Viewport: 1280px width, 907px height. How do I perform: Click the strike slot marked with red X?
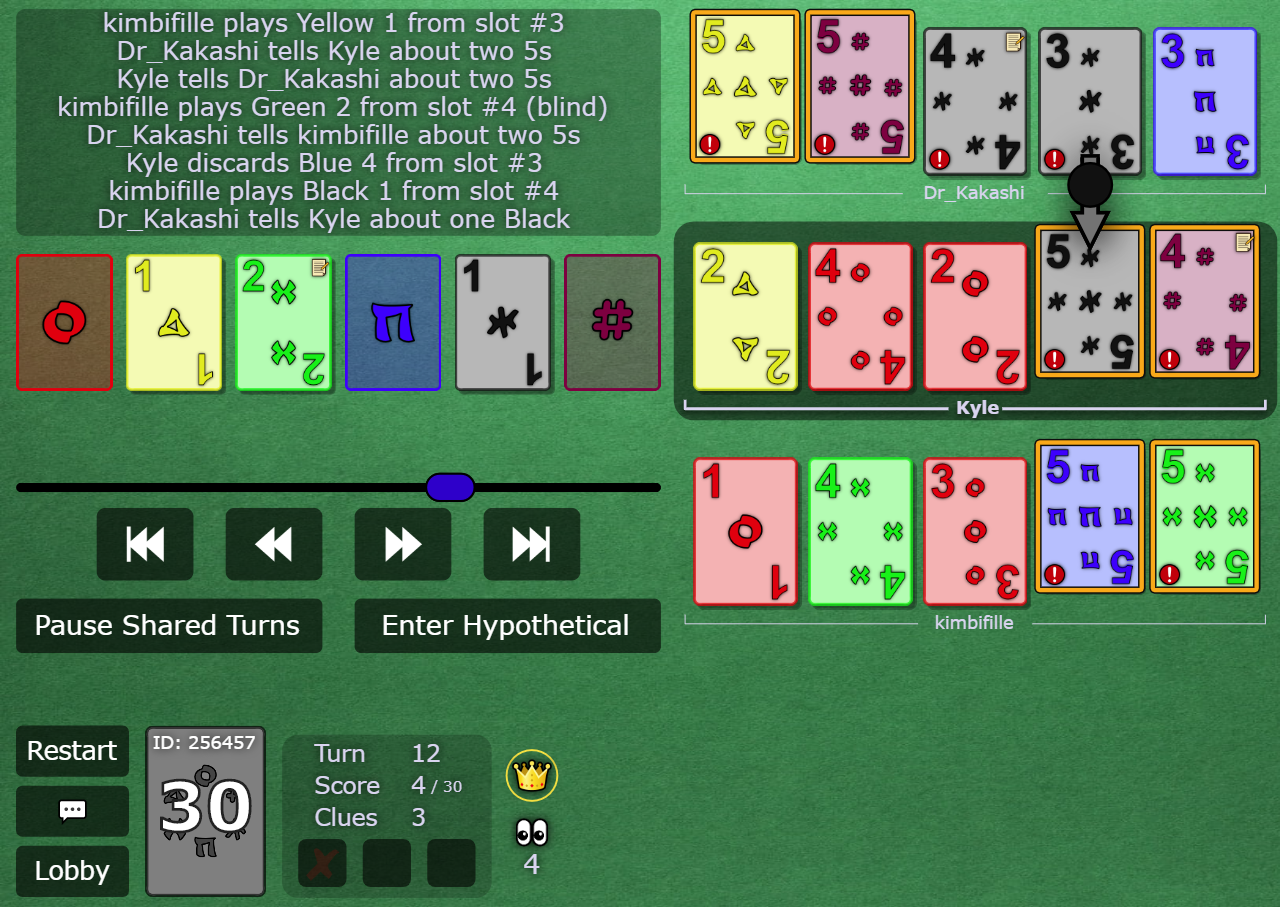pyautogui.click(x=322, y=863)
